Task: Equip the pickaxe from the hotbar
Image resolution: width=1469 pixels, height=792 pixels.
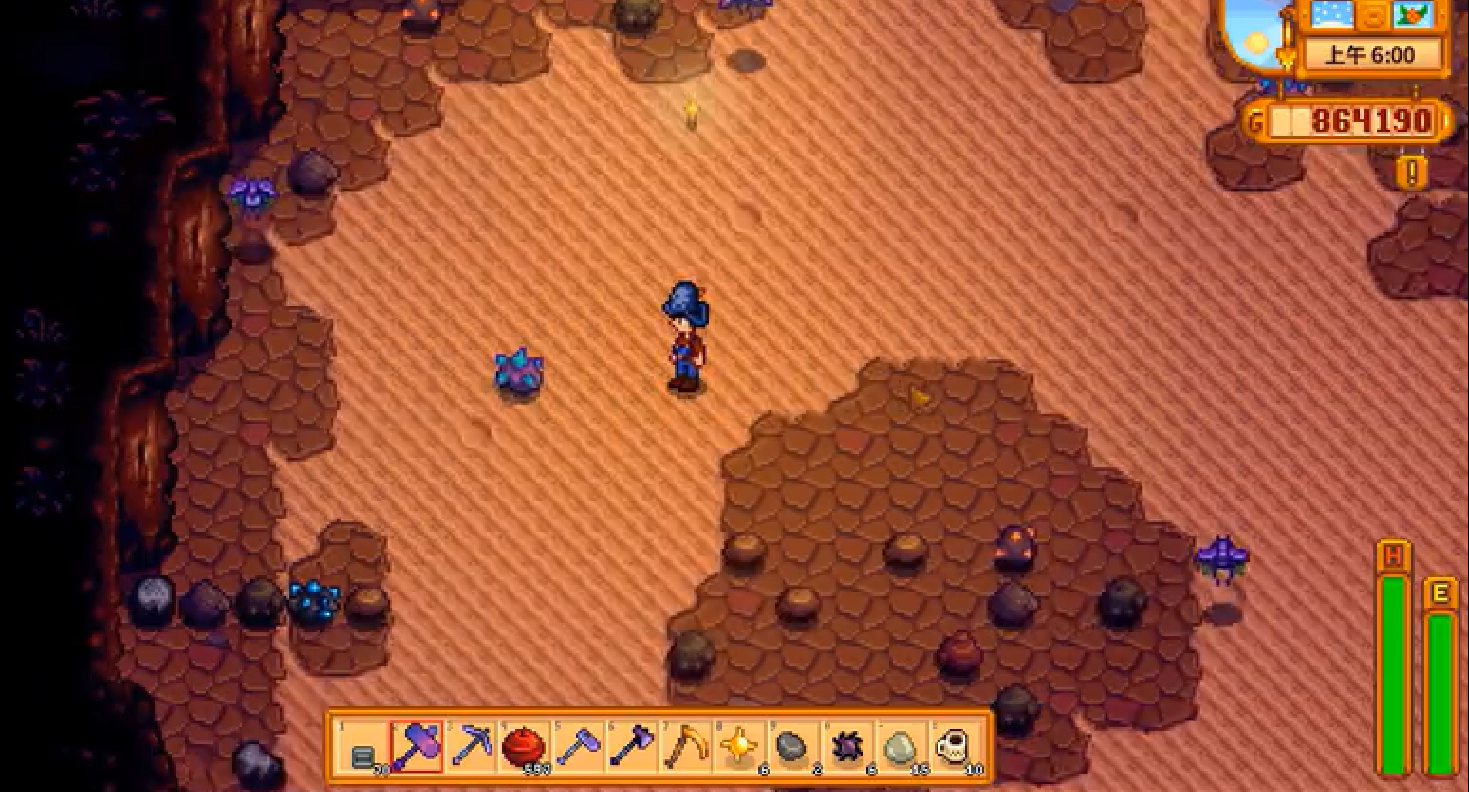Action: point(471,746)
